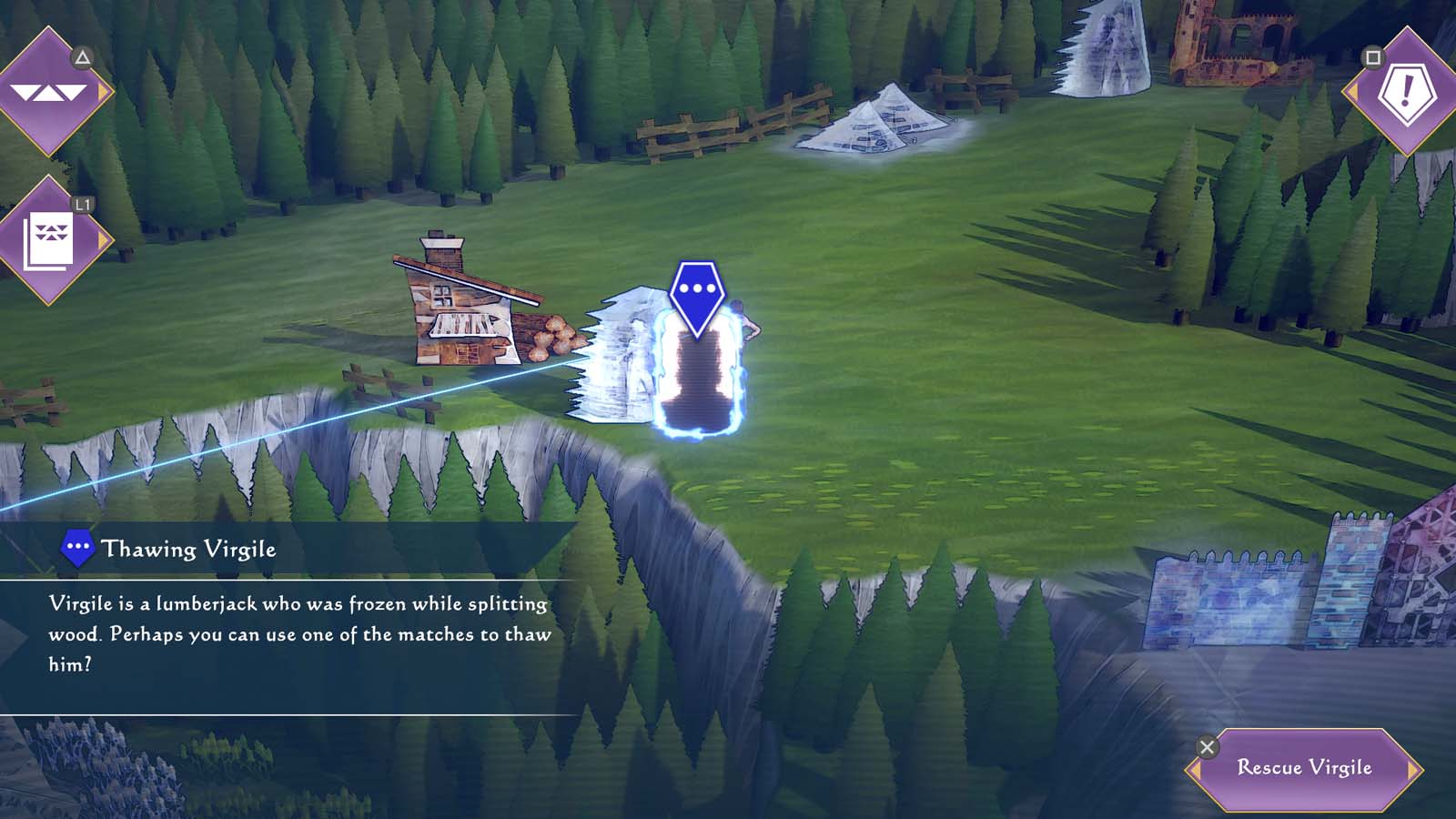Click the Triangle button prompt badge
This screenshot has width=1456, height=819.
(x=80, y=55)
